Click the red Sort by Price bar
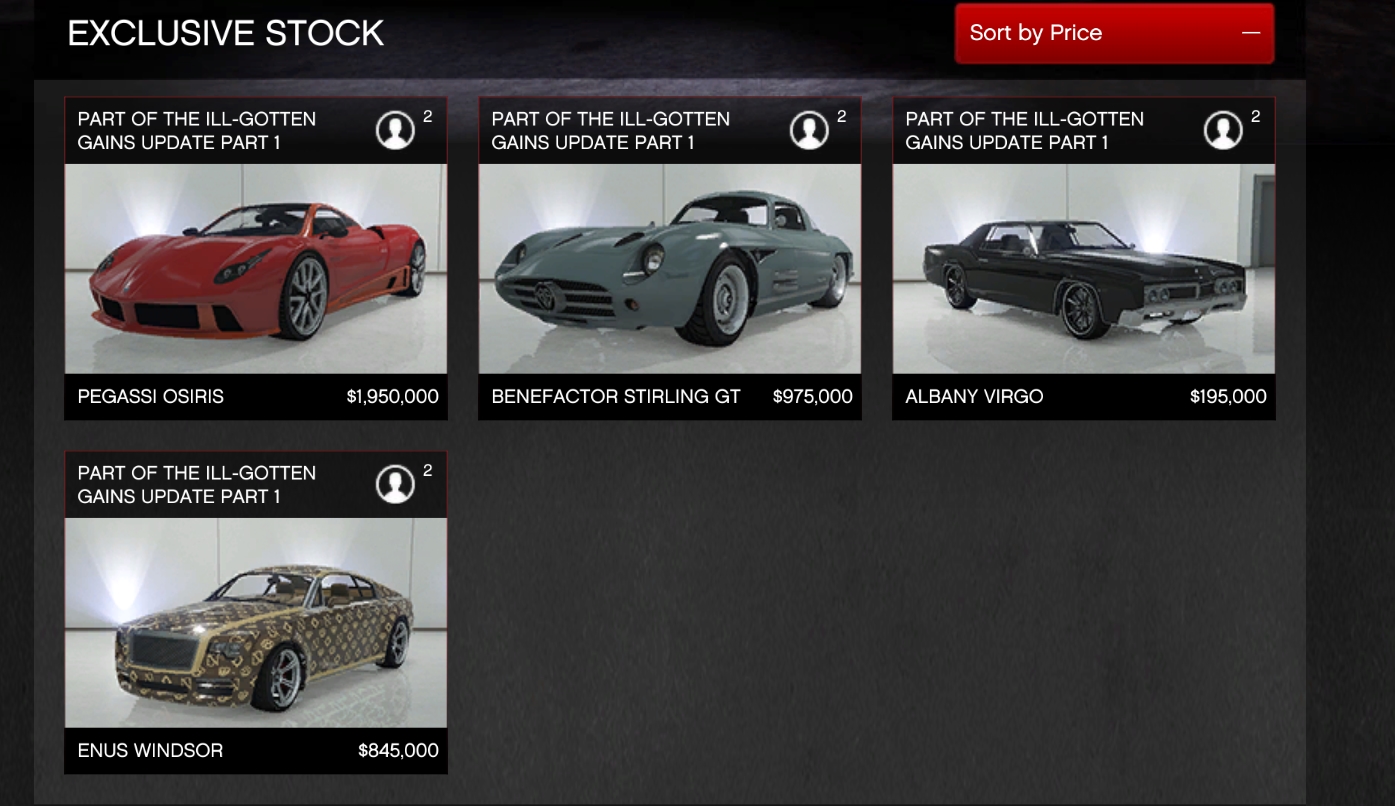The height and width of the screenshot is (806, 1395). 1113,33
